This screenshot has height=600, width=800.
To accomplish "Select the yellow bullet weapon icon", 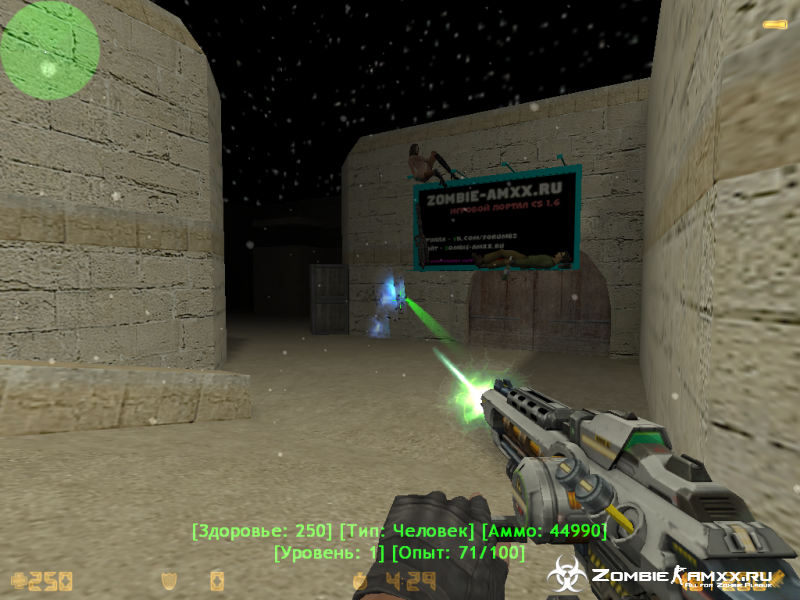I will point(774,23).
